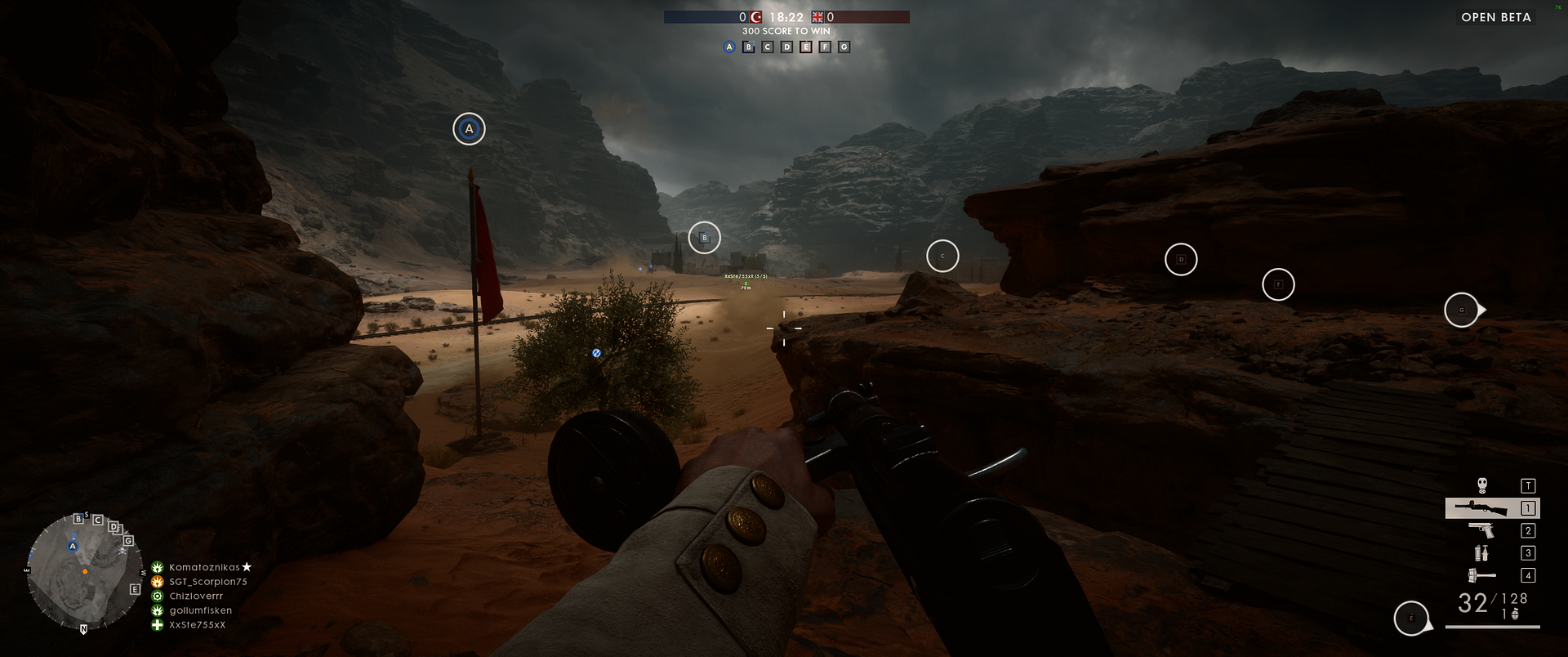Switch to the pistol sidearm slot
1568x657 pixels.
click(x=1481, y=530)
